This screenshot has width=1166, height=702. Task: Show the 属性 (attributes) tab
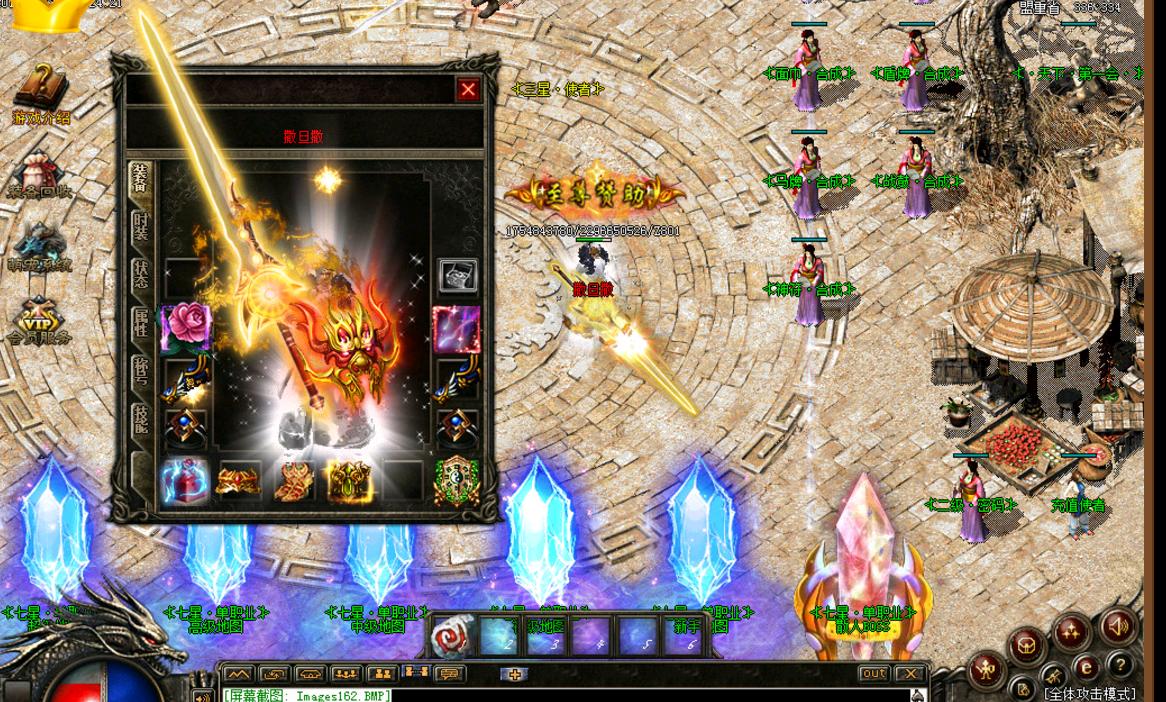pyautogui.click(x=142, y=322)
